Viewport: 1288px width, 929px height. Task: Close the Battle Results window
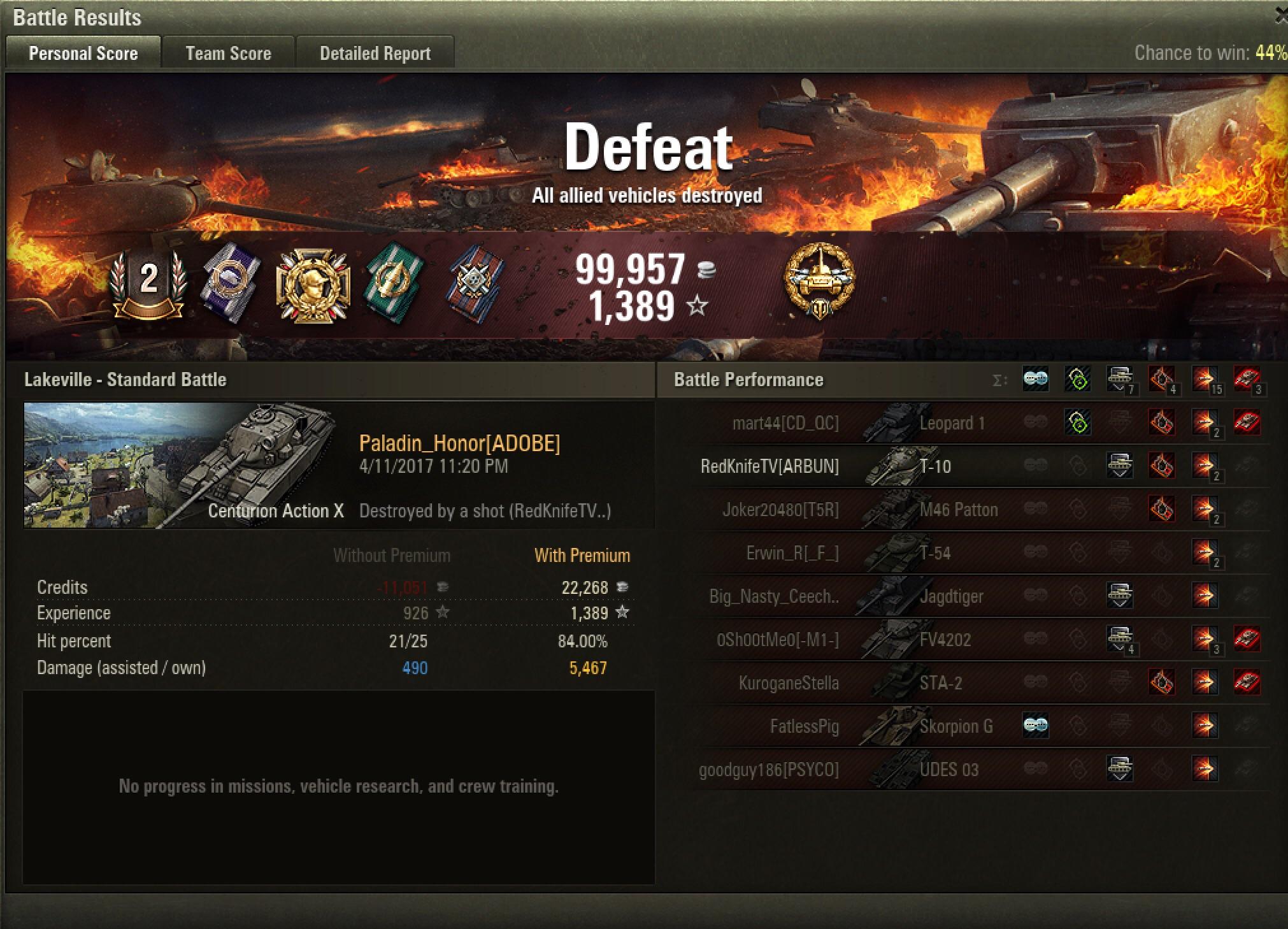tap(1282, 17)
